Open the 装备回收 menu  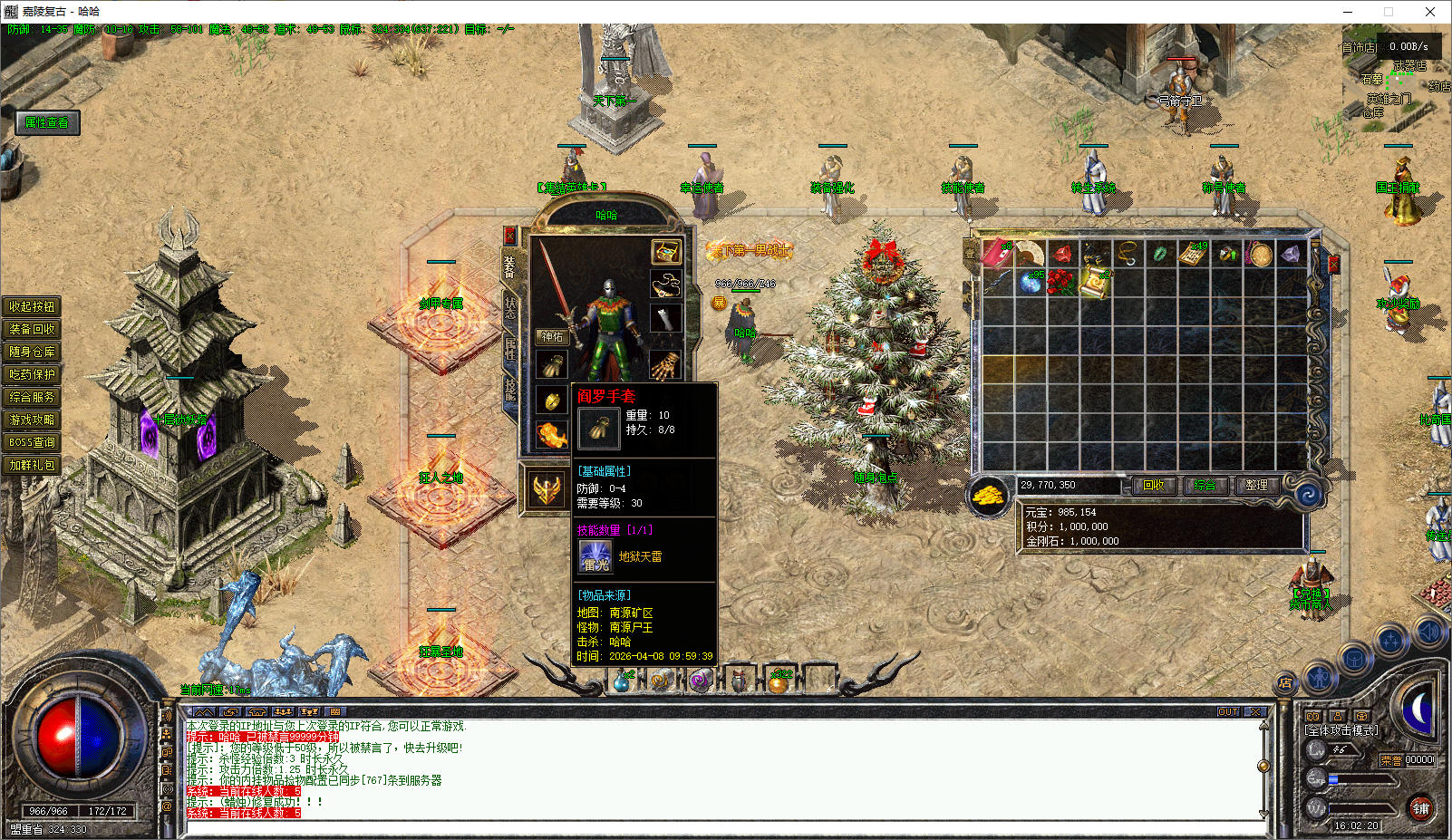tap(32, 329)
